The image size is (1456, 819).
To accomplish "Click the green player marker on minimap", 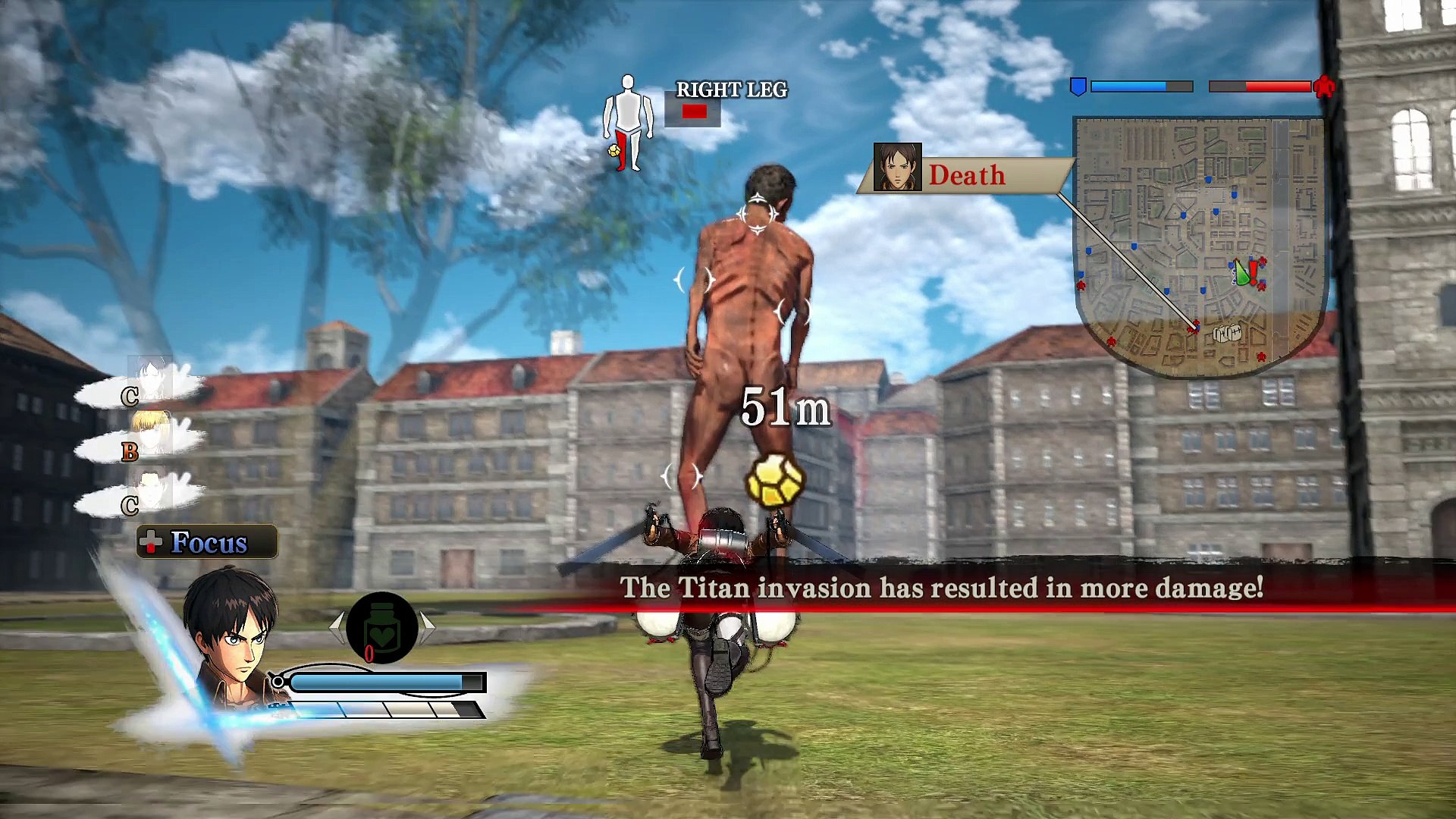I will point(1241,273).
